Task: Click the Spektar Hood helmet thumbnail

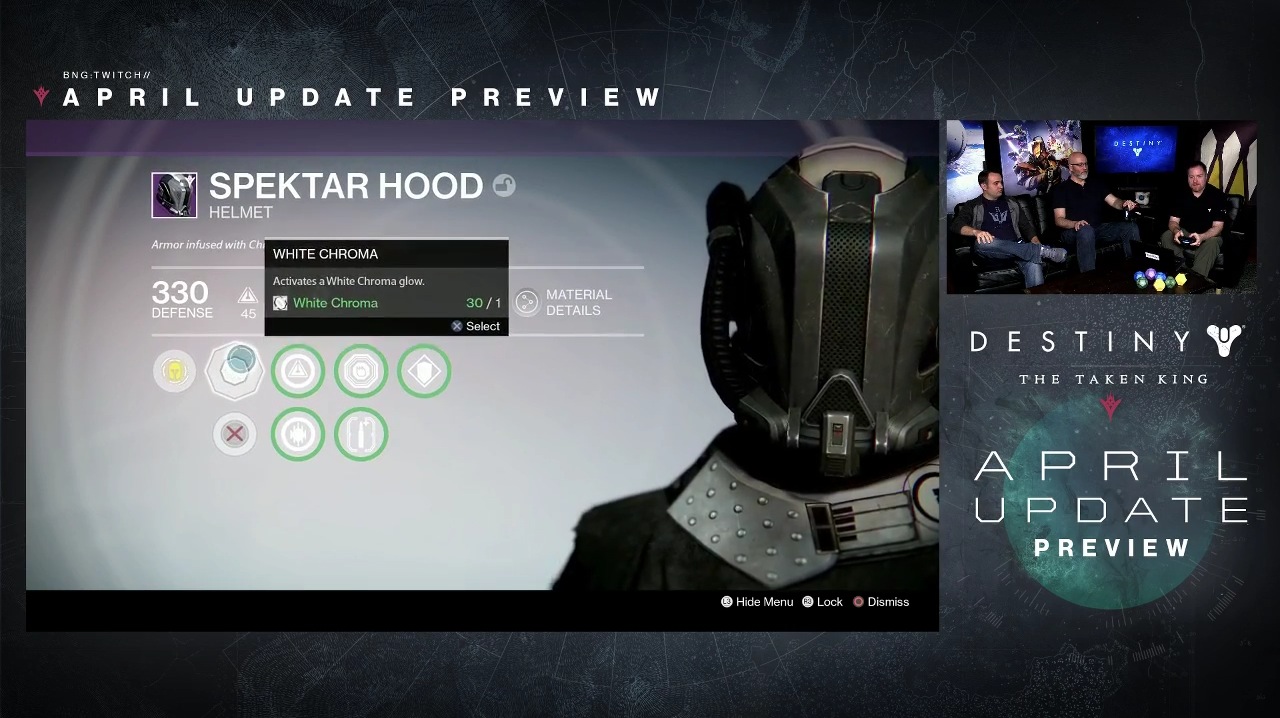Action: tap(174, 195)
